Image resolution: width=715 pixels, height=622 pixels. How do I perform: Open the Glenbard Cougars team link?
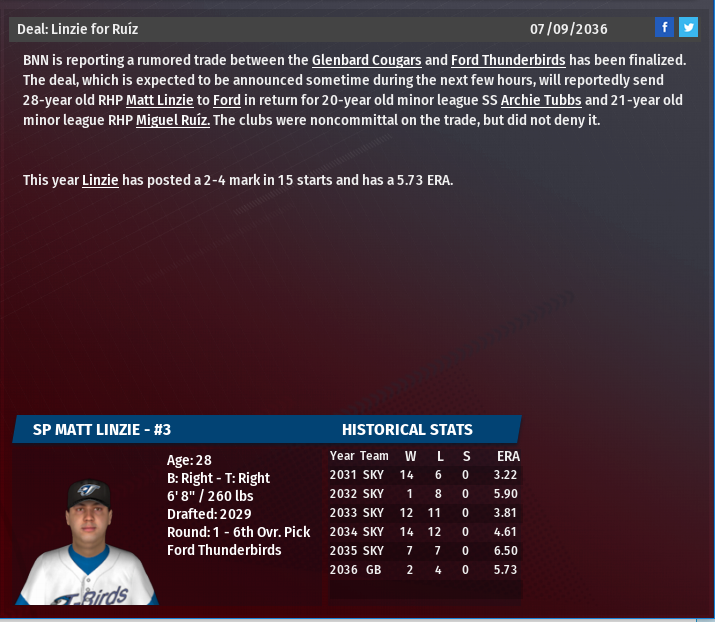tap(366, 60)
